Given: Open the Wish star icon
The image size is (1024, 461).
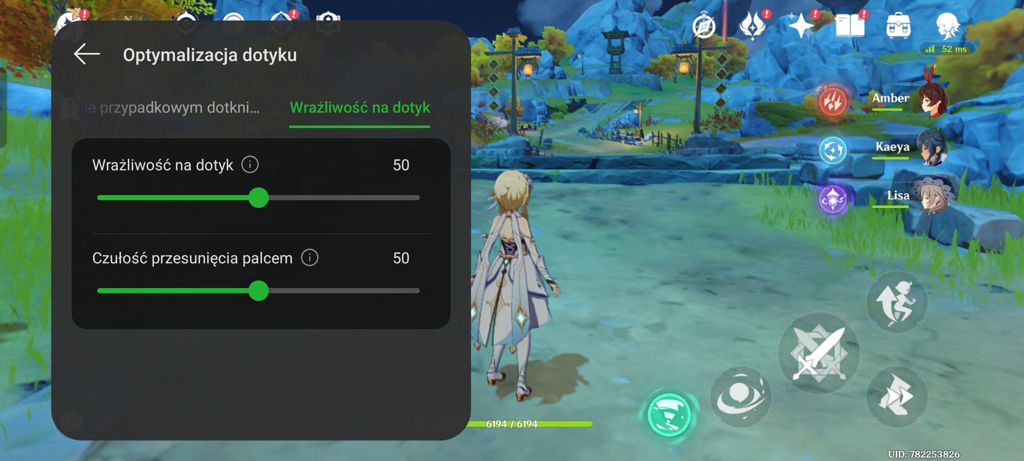Looking at the screenshot, I should 801,26.
